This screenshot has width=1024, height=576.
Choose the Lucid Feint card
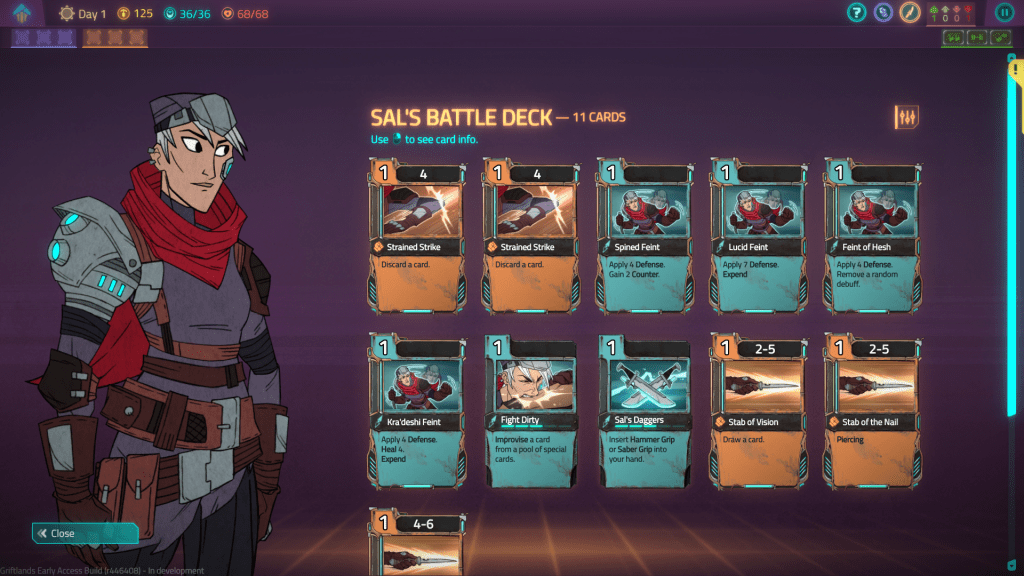pos(759,235)
